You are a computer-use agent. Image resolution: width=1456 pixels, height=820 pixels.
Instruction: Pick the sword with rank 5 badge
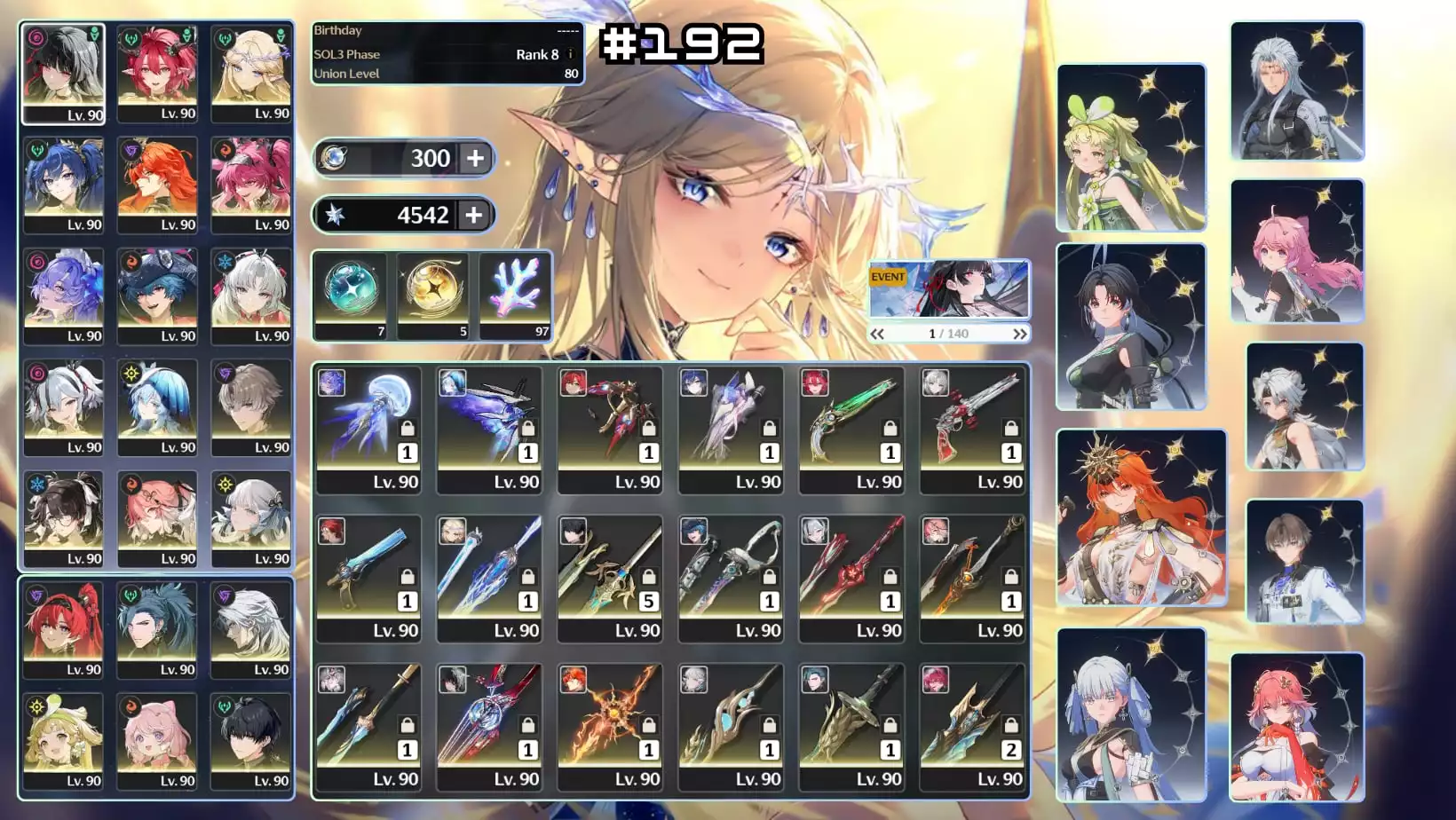pyautogui.click(x=611, y=578)
